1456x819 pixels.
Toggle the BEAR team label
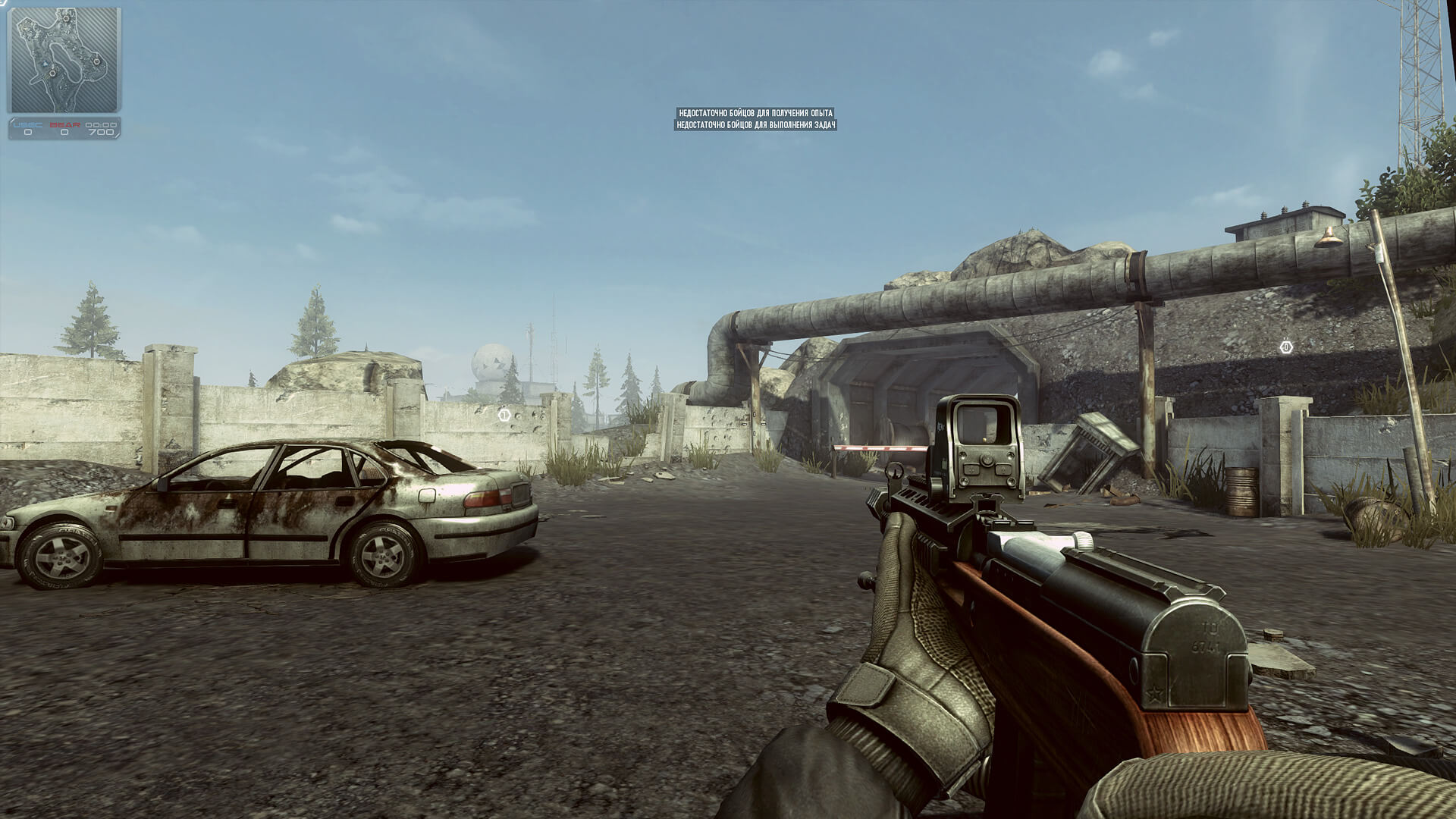tap(65, 125)
